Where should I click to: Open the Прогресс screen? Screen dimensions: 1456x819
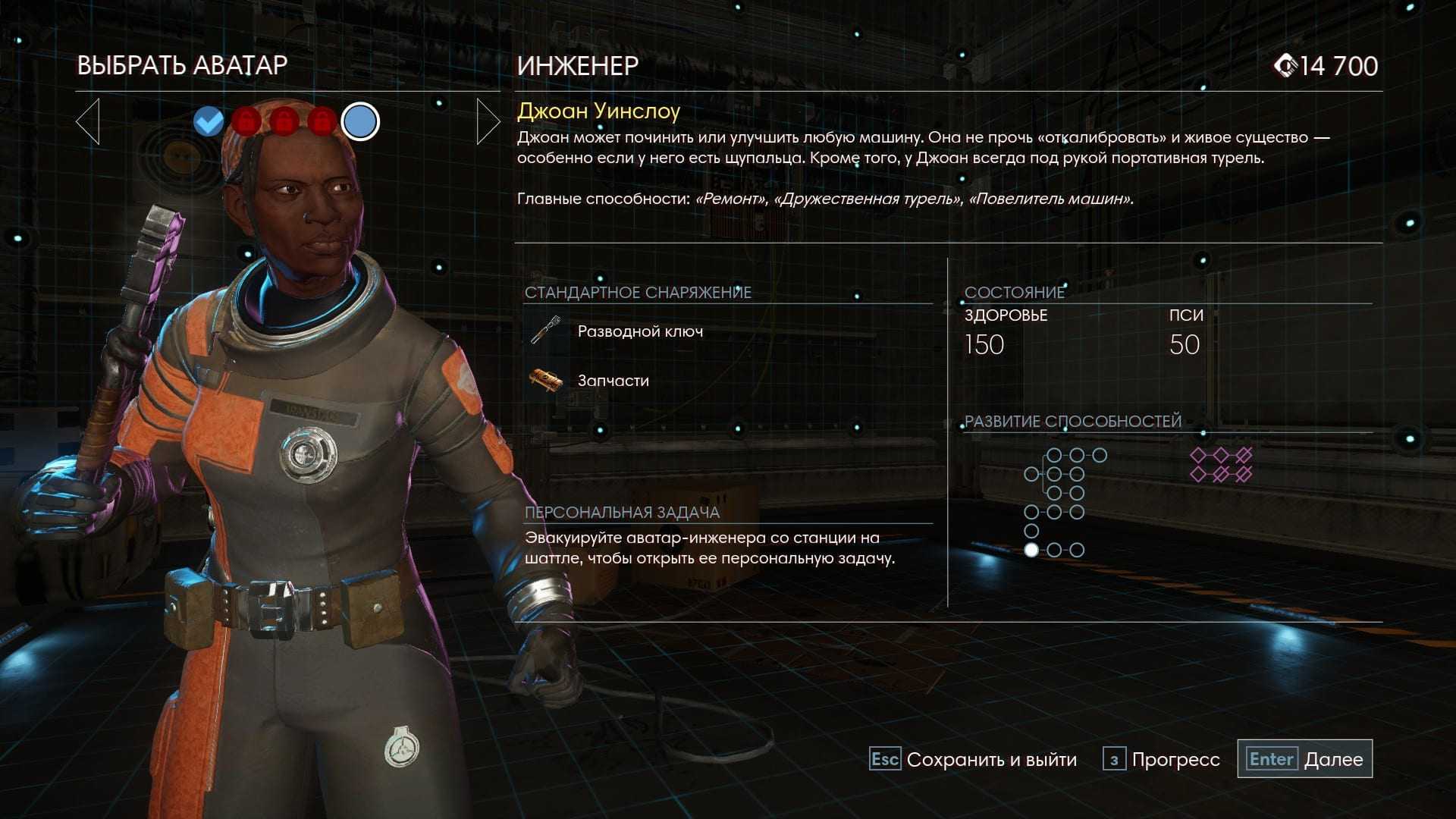(x=1161, y=759)
